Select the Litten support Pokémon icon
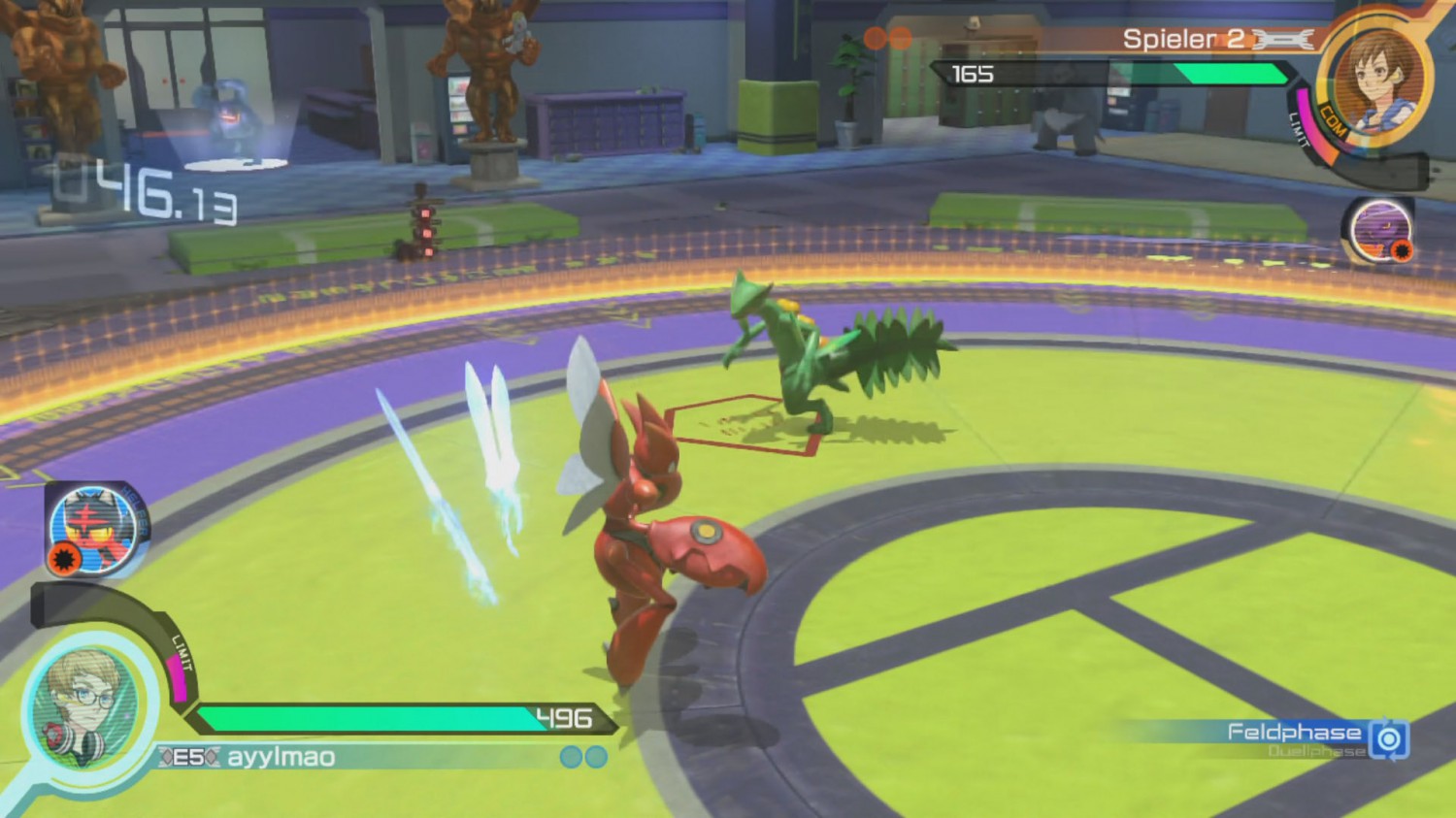 point(94,529)
